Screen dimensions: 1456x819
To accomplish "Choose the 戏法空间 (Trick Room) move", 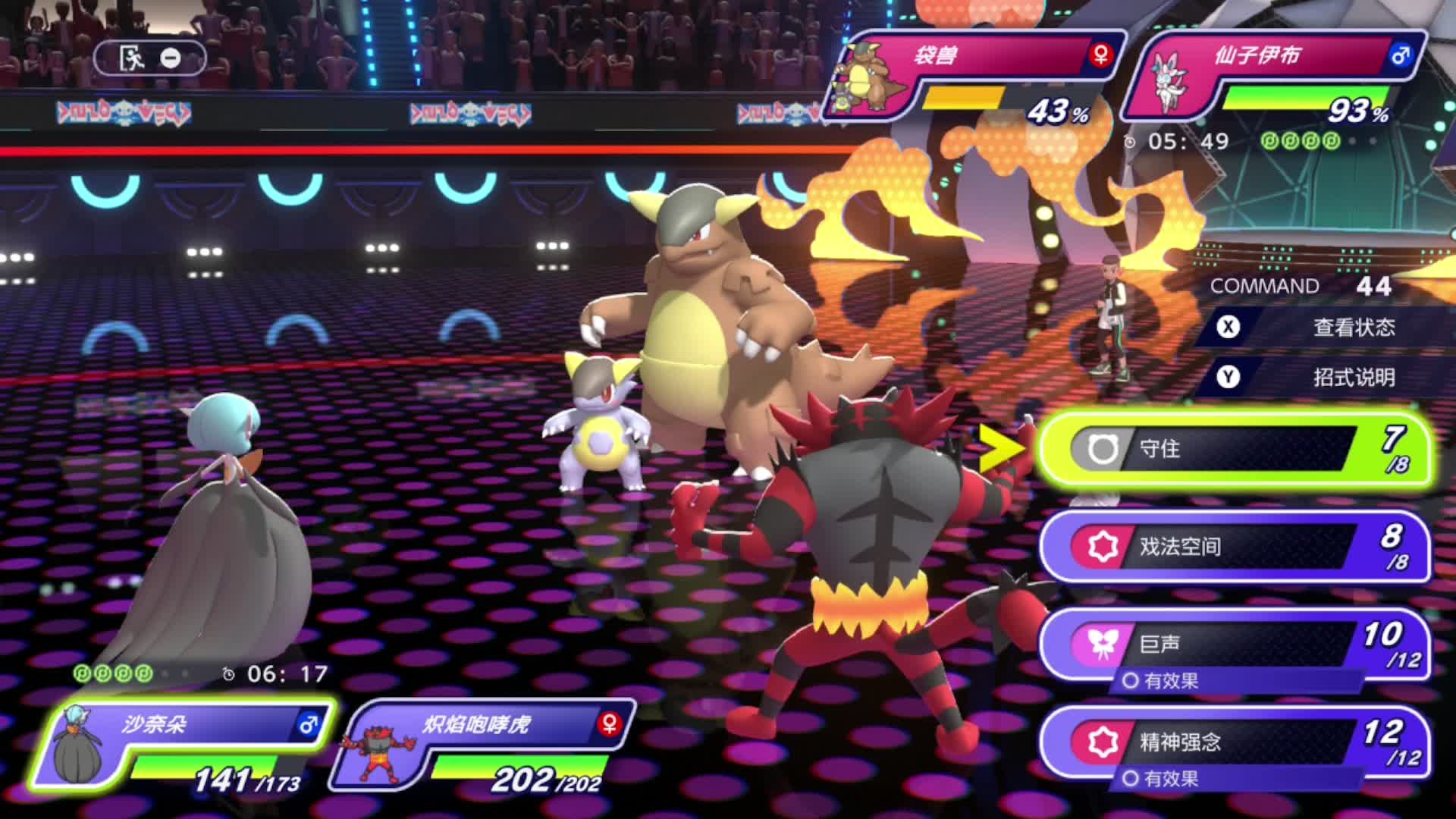I will [1232, 546].
